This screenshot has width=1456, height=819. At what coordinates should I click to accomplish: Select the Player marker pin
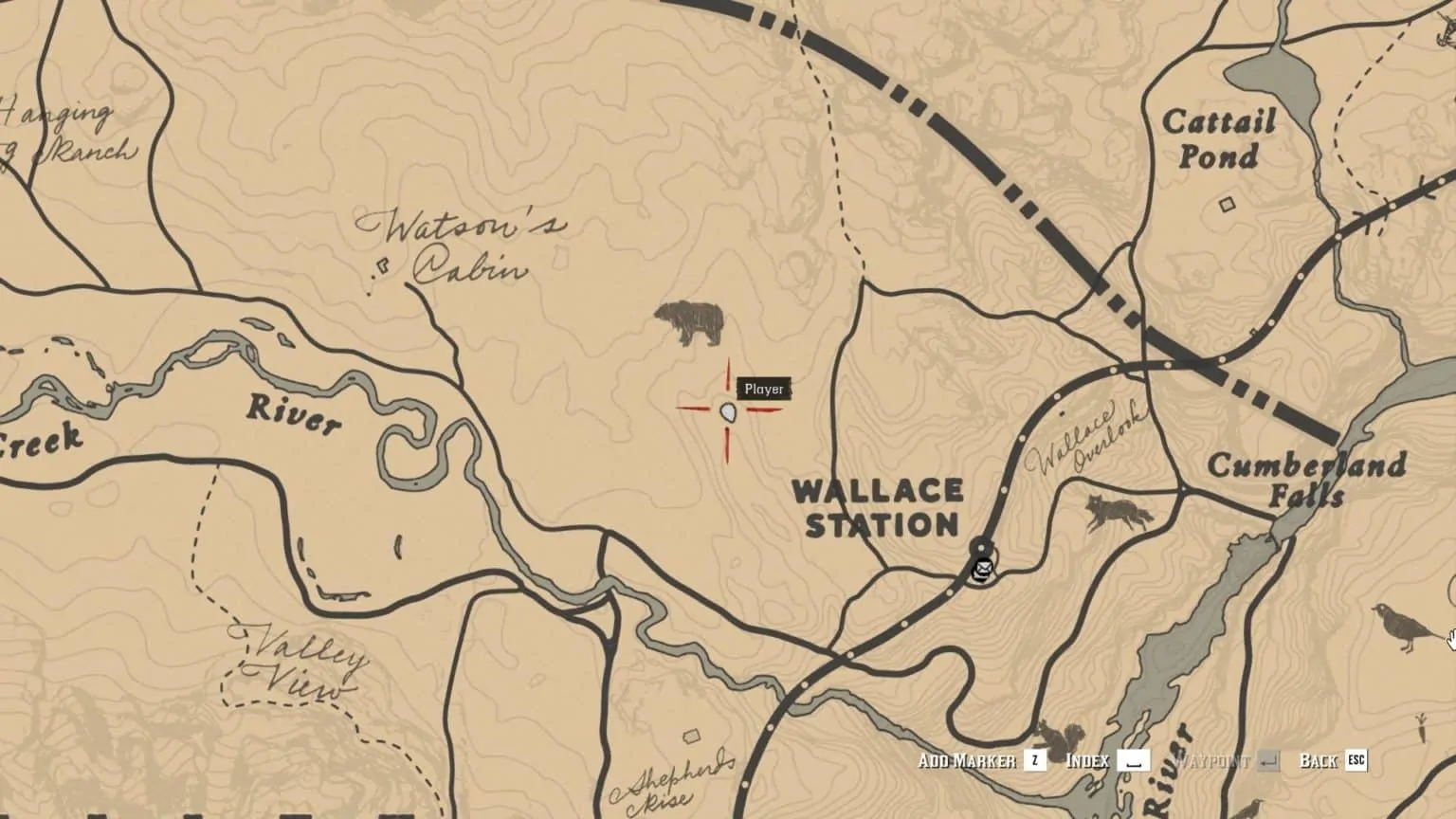click(726, 414)
